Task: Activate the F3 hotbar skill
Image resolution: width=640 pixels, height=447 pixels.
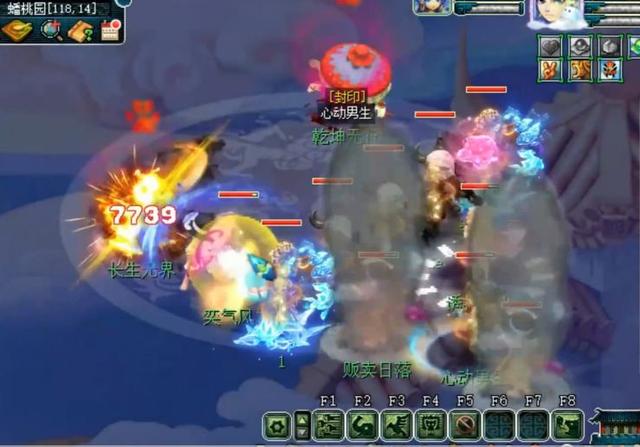Action: pos(394,426)
